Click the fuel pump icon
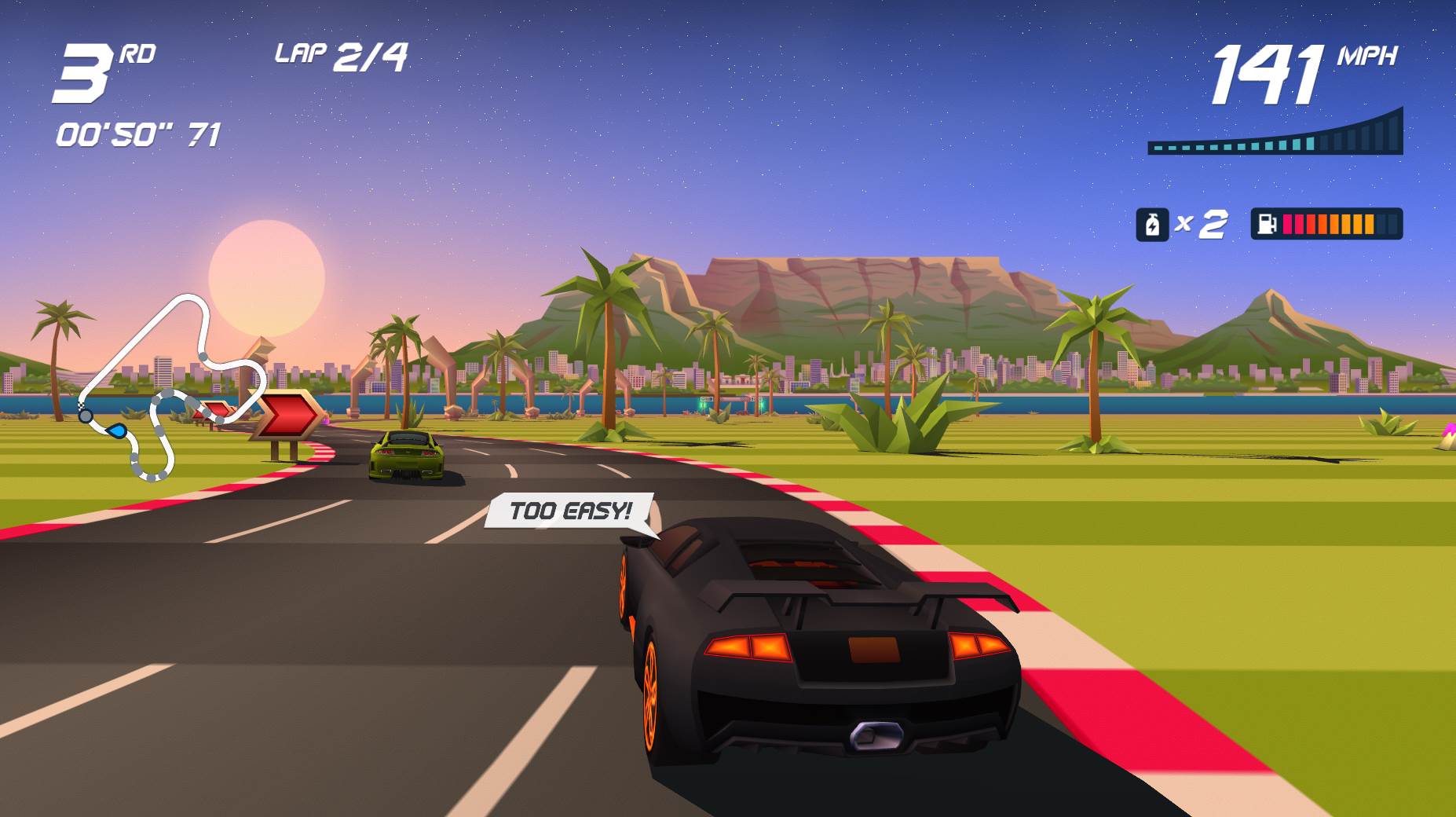Image resolution: width=1456 pixels, height=817 pixels. point(1265,225)
